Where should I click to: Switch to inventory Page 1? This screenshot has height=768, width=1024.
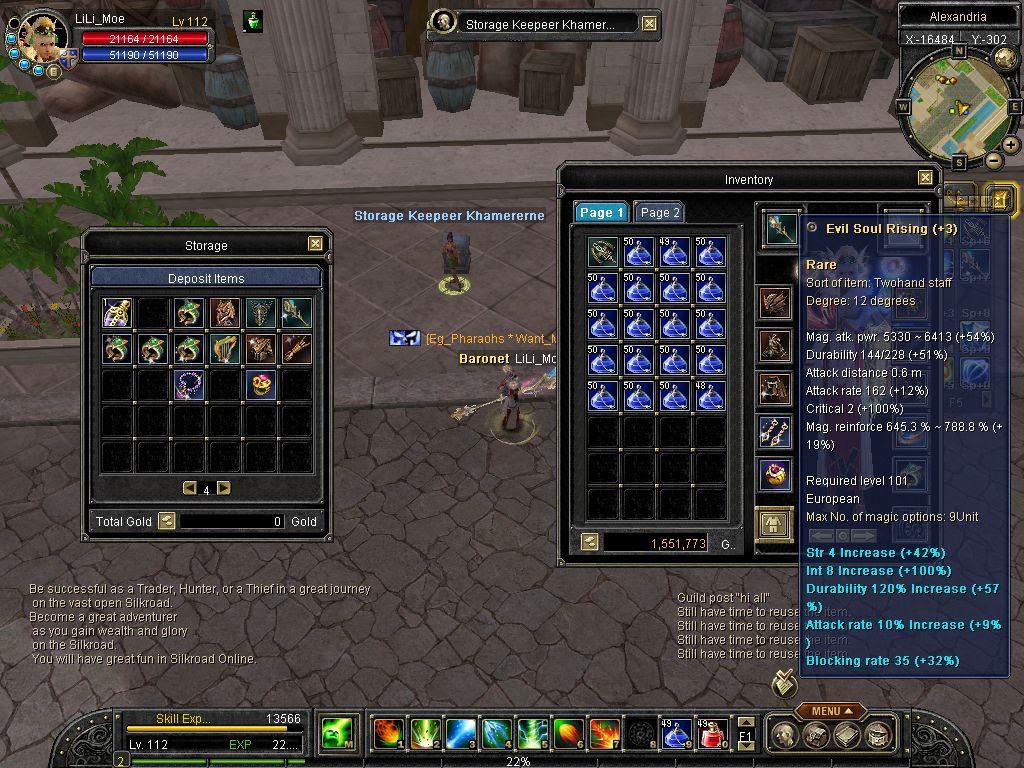(601, 212)
